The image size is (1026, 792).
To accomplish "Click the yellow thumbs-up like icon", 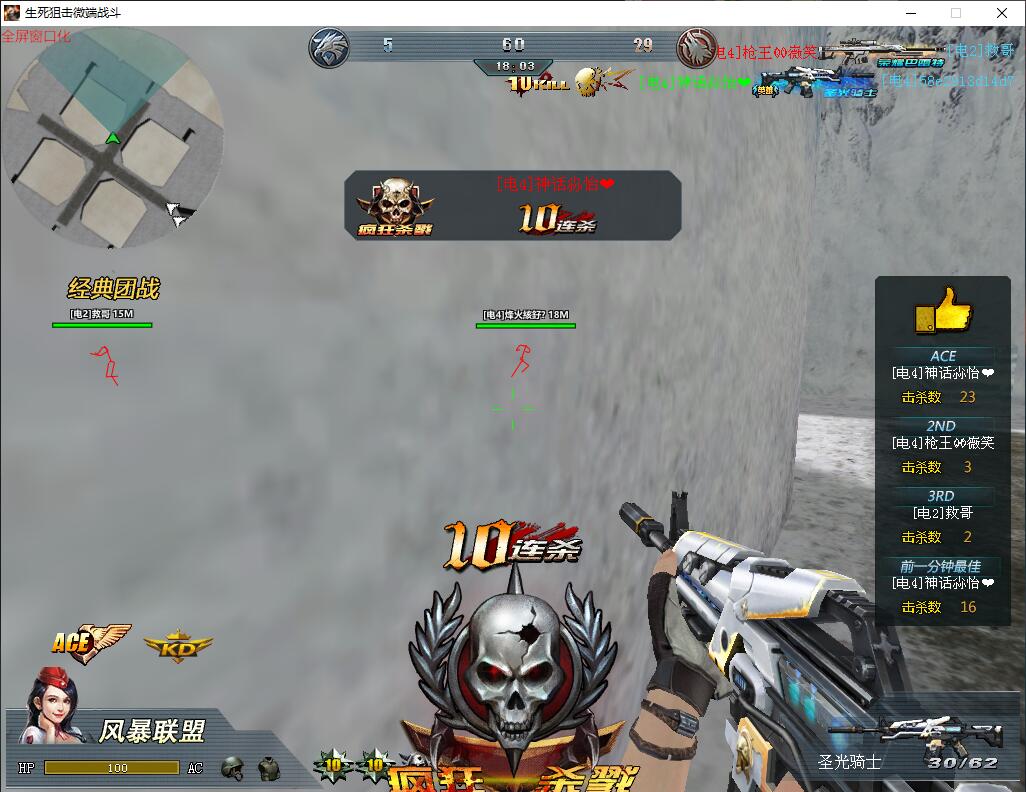I will pos(942,310).
